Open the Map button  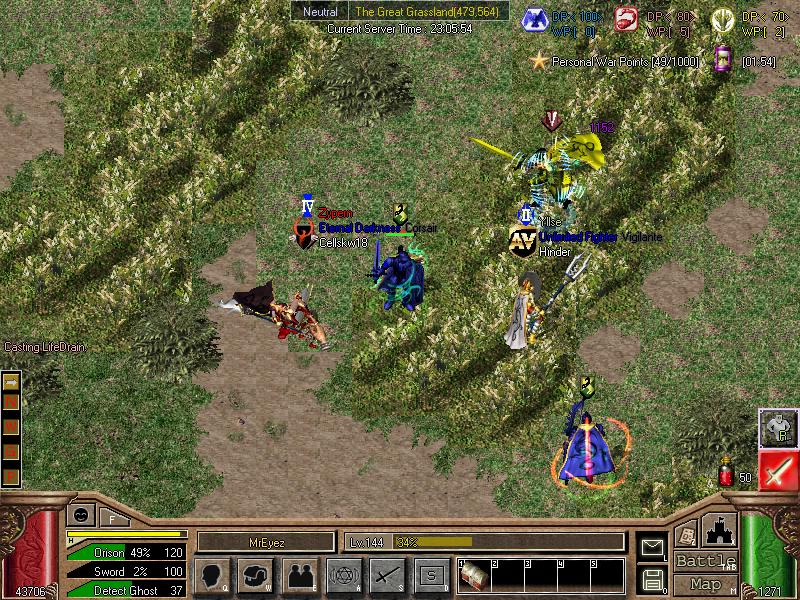[706, 584]
